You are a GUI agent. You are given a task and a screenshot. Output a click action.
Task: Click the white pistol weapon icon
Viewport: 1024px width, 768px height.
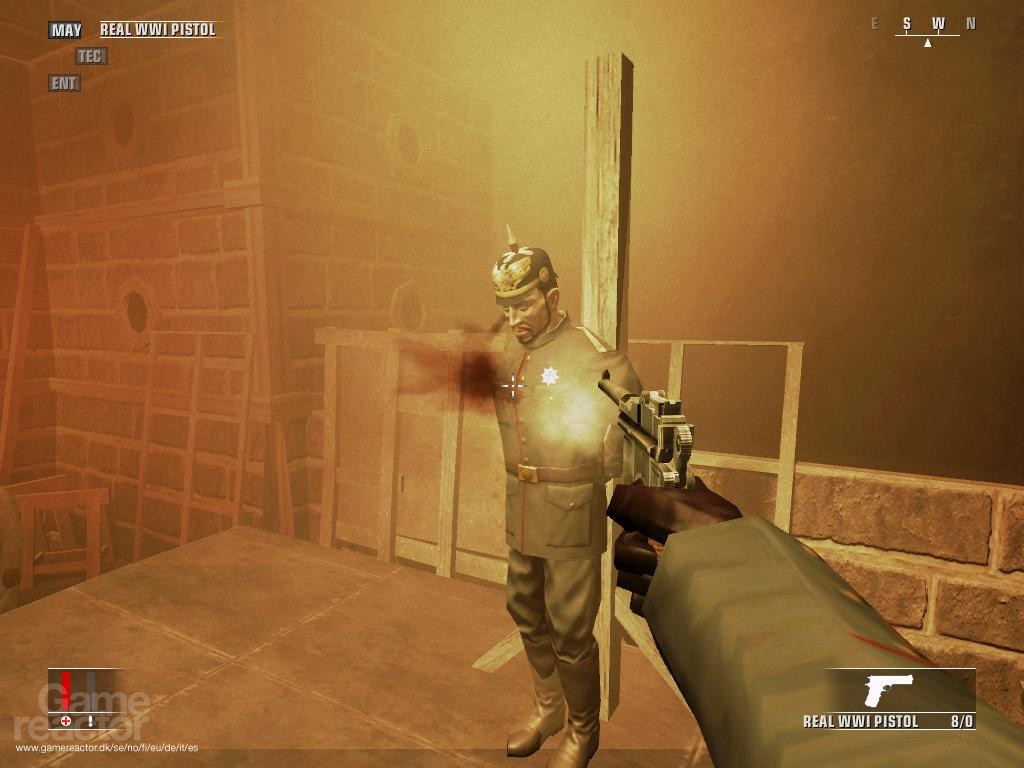coord(889,690)
